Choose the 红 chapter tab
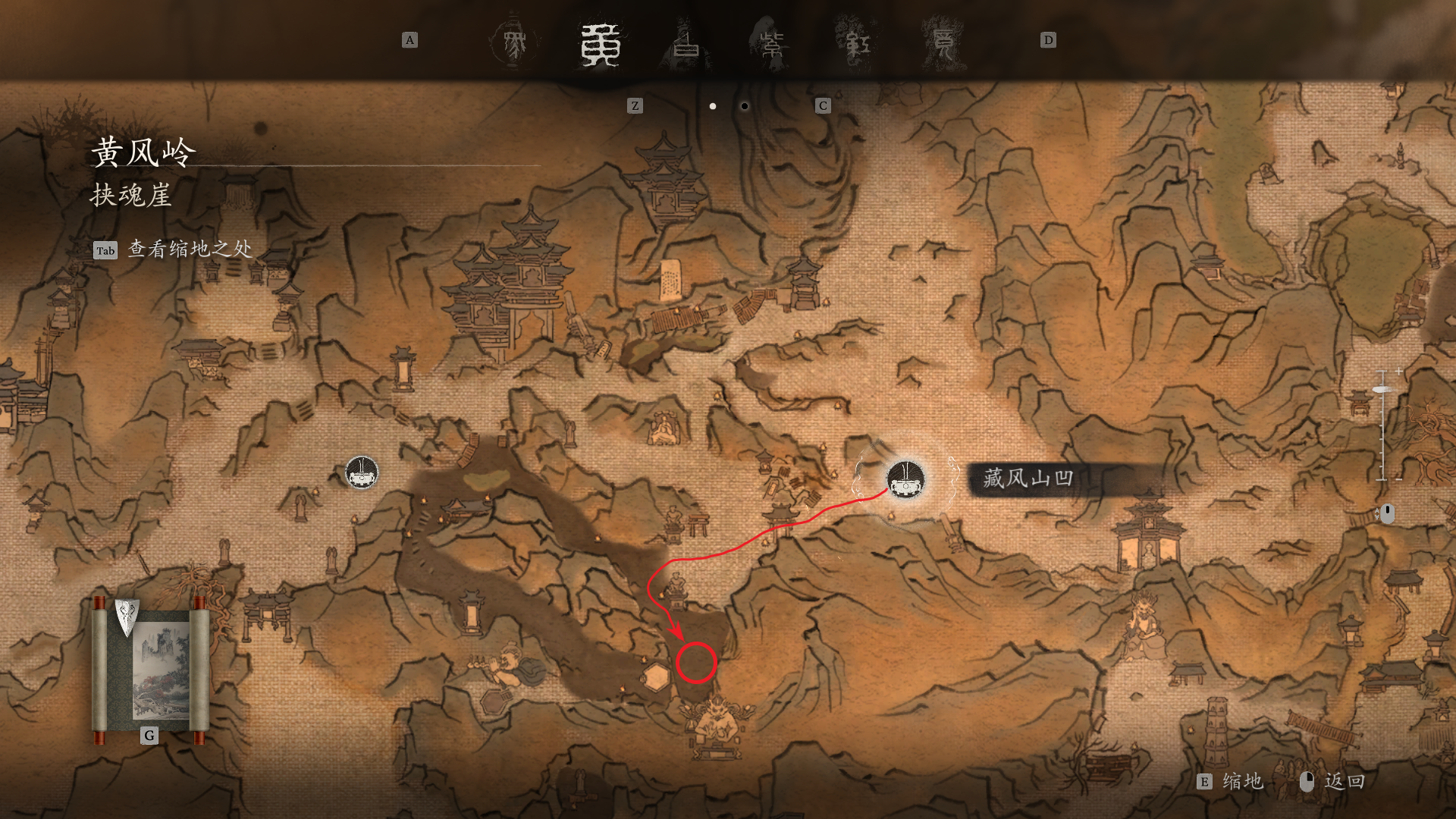 tap(858, 43)
